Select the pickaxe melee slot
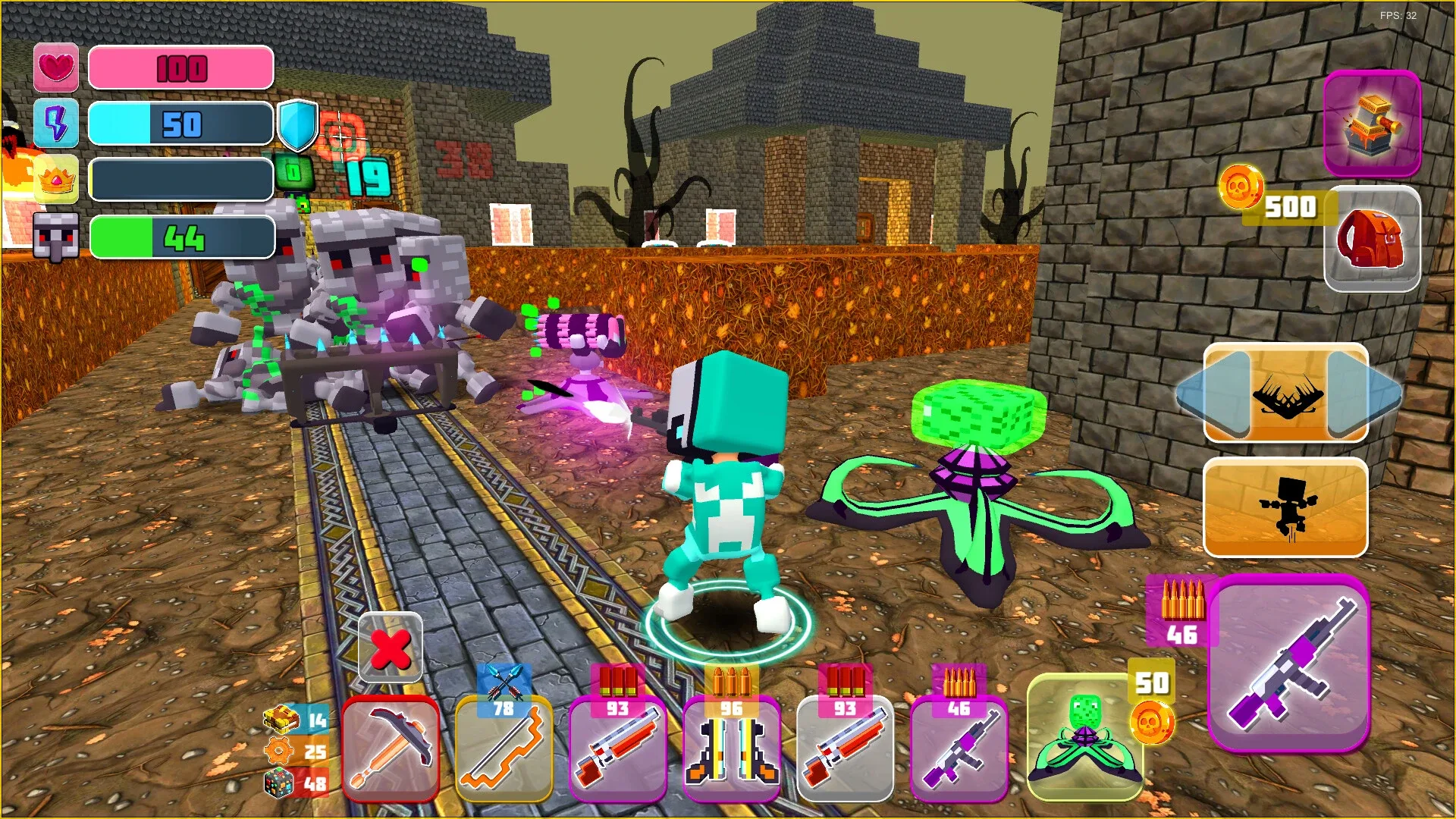Viewport: 1456px width, 819px height. (391, 751)
